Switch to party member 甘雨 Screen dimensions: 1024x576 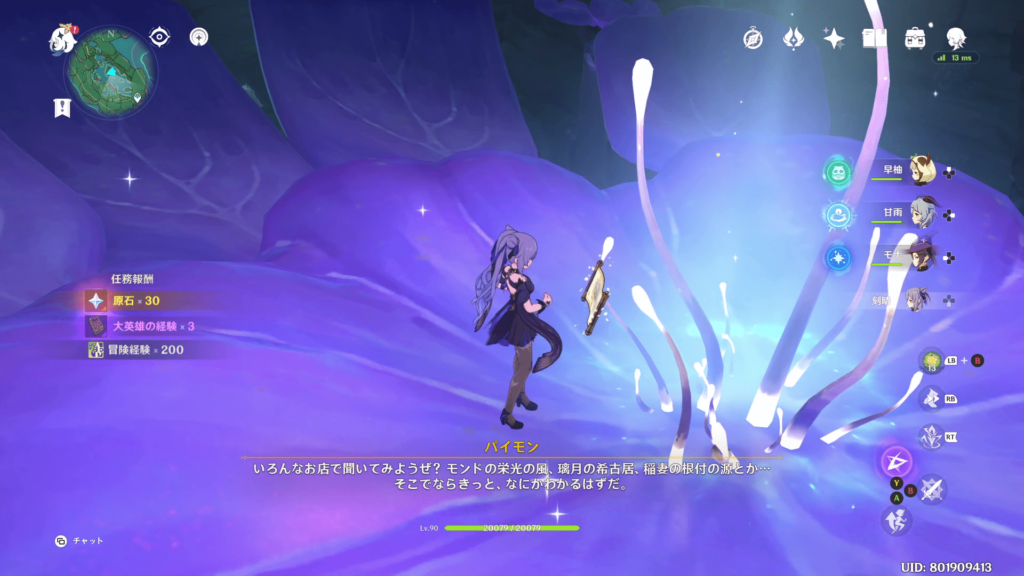tap(921, 213)
